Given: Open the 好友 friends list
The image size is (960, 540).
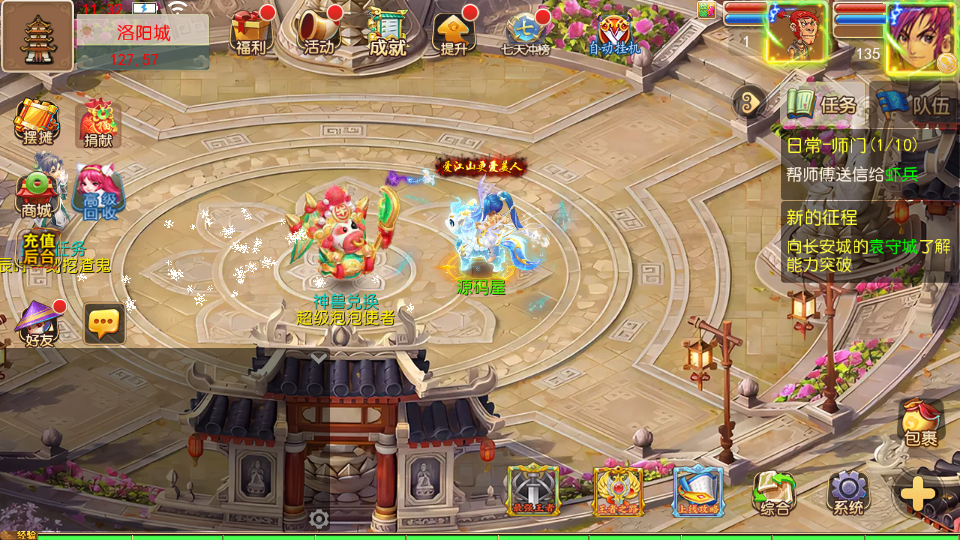Looking at the screenshot, I should 38,323.
